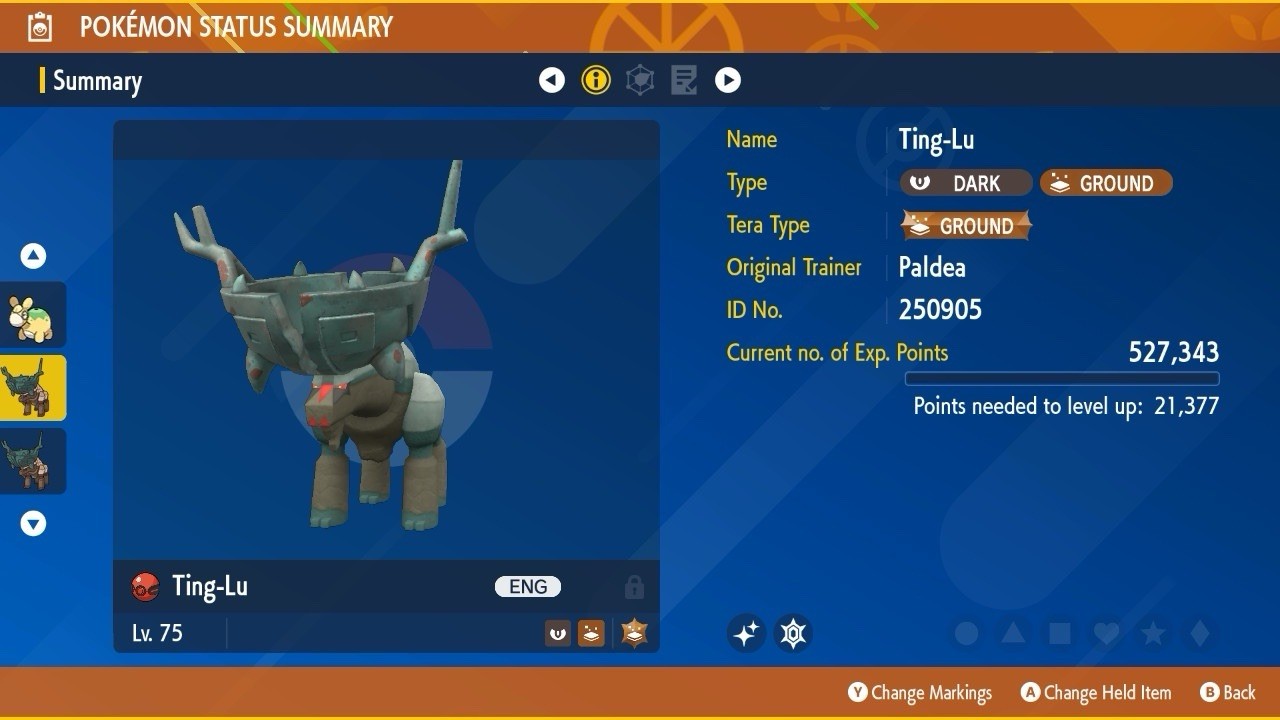Advance to the next summary page arrow
This screenshot has width=1280, height=720.
pyautogui.click(x=728, y=80)
